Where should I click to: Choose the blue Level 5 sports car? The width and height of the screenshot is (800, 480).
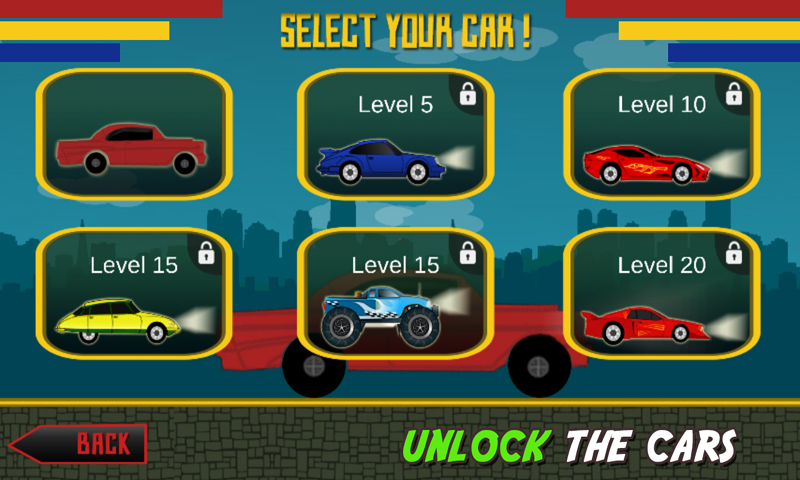pos(396,135)
